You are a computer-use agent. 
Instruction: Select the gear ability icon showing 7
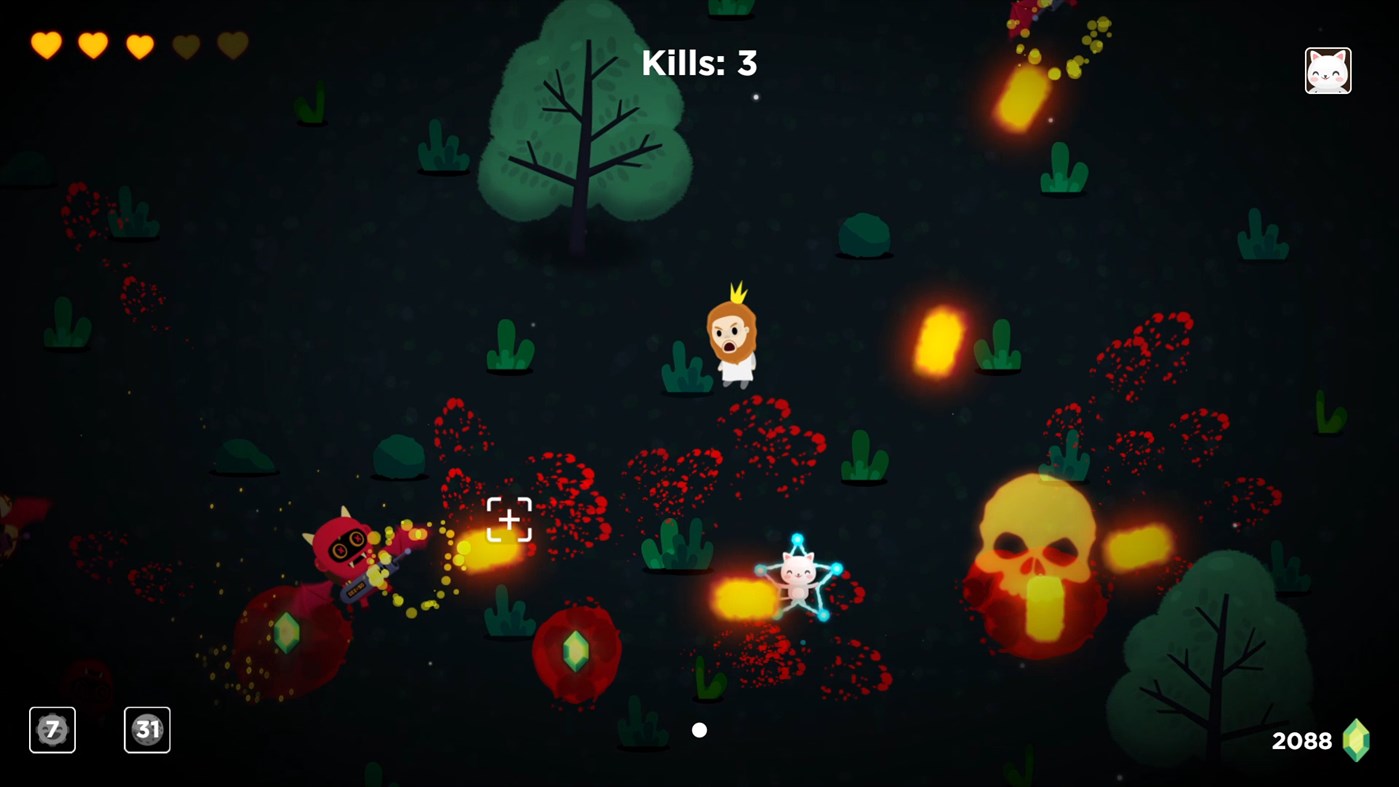pyautogui.click(x=51, y=729)
